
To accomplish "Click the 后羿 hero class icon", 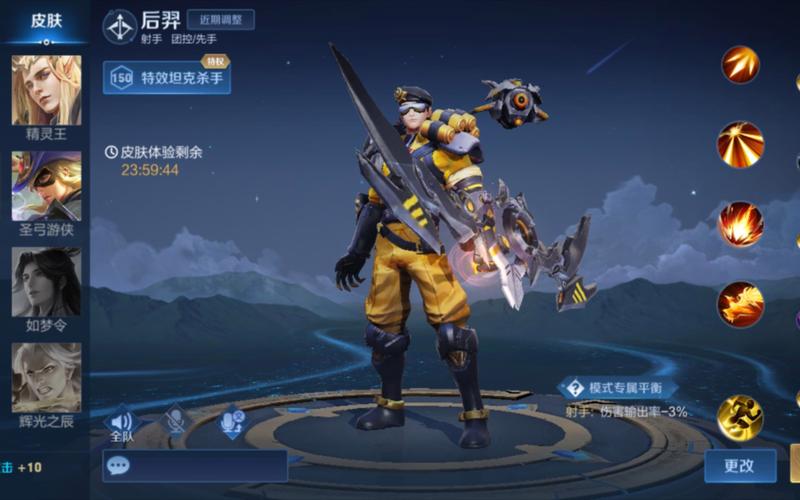I will [x=120, y=27].
